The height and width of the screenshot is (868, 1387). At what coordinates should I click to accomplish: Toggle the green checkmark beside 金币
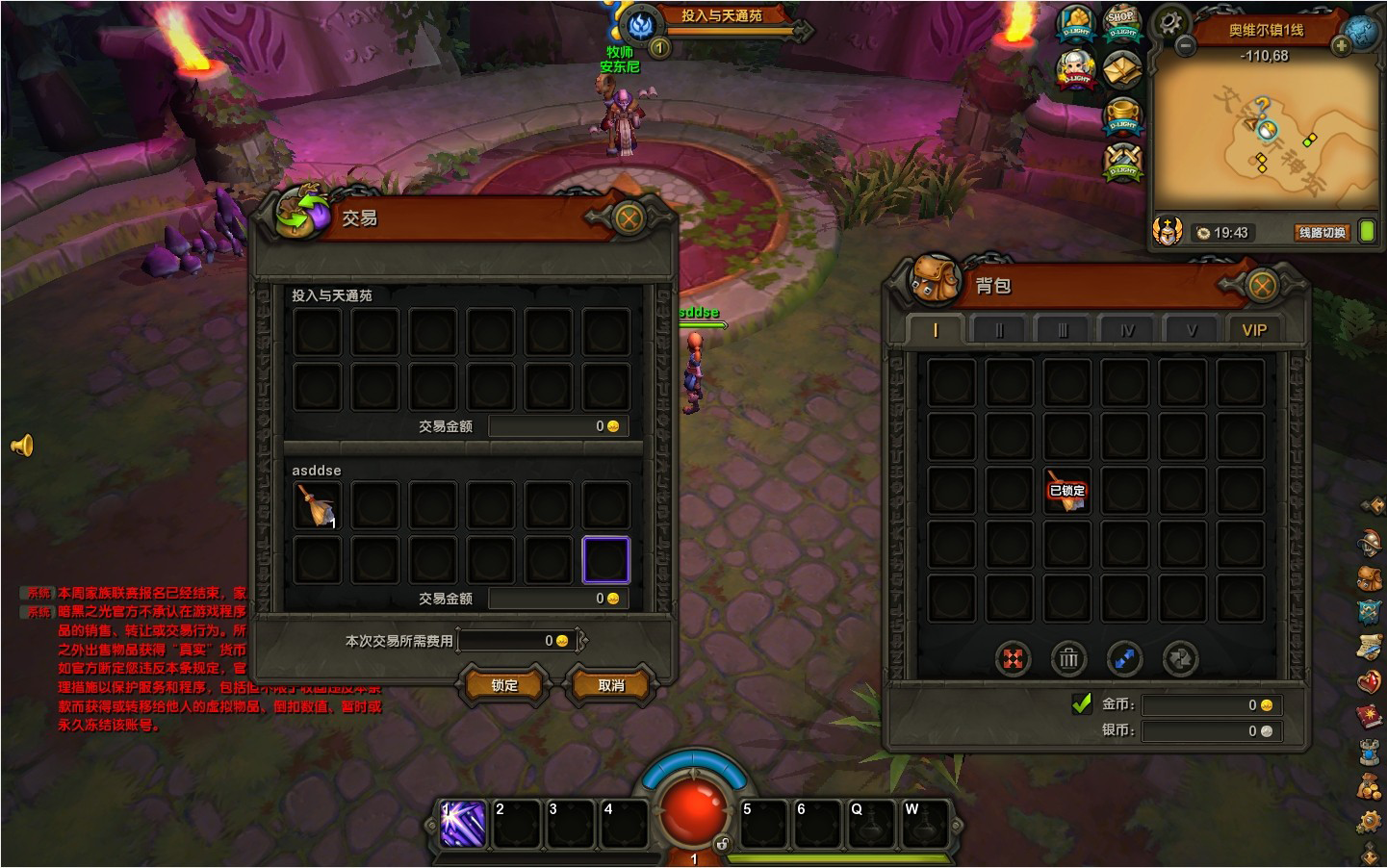(1082, 703)
